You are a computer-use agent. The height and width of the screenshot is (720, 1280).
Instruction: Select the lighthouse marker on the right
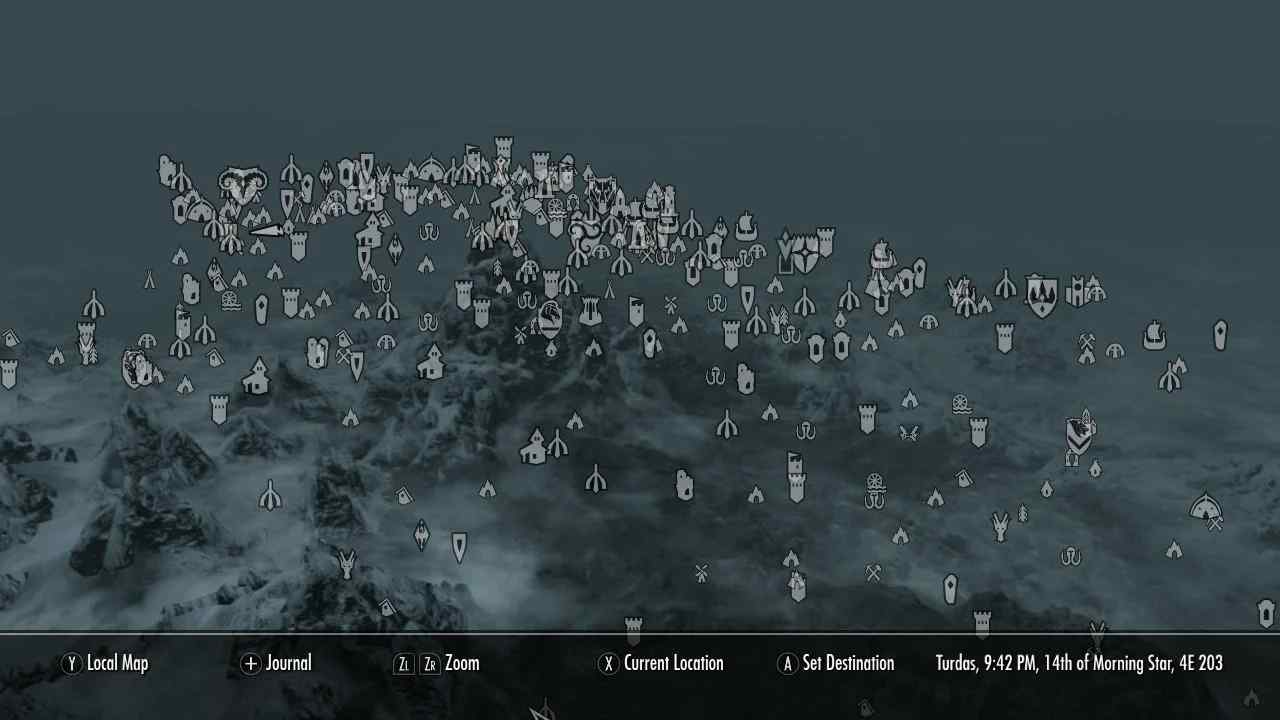[1219, 335]
